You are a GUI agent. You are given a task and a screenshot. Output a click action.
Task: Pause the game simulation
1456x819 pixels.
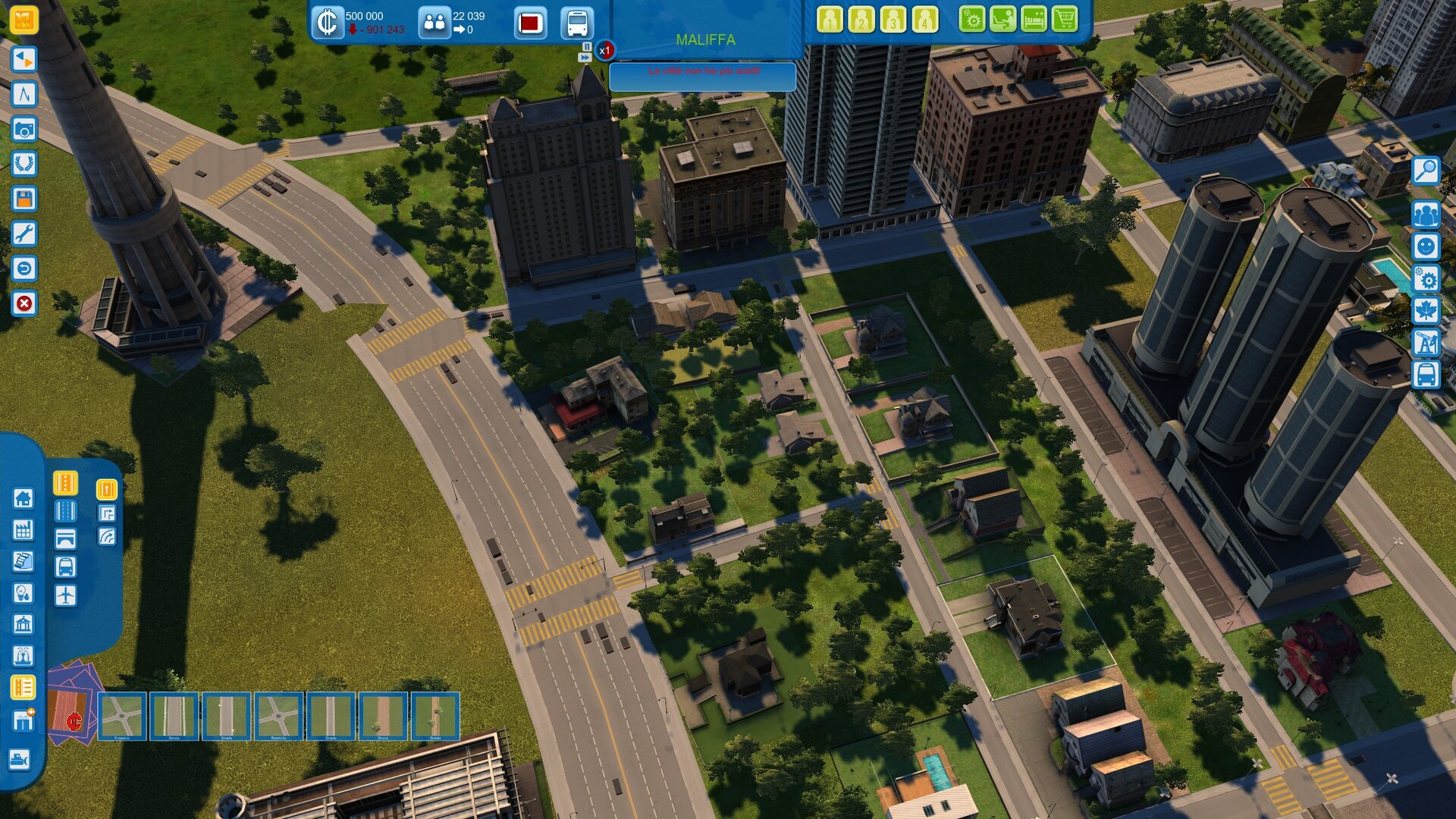pos(586,47)
